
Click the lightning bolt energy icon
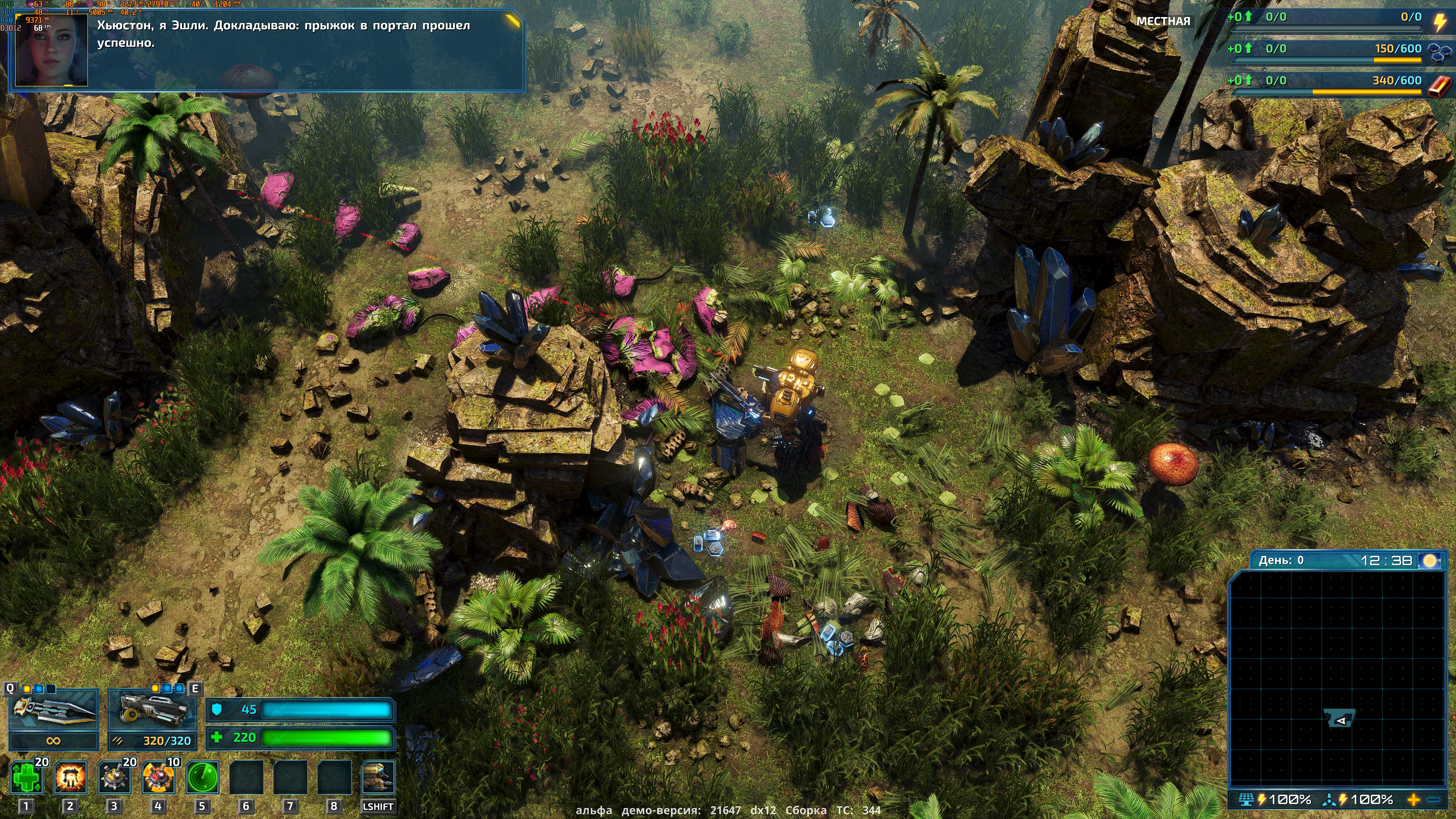[x=1439, y=22]
